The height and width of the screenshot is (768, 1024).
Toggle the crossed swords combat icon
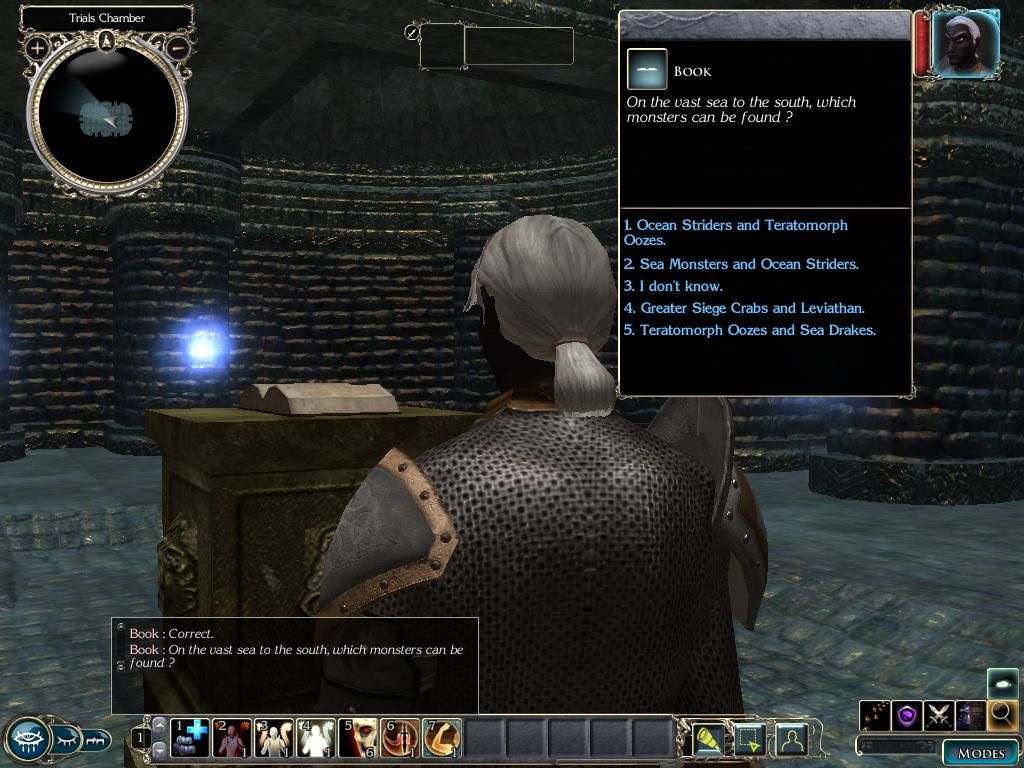tap(939, 715)
